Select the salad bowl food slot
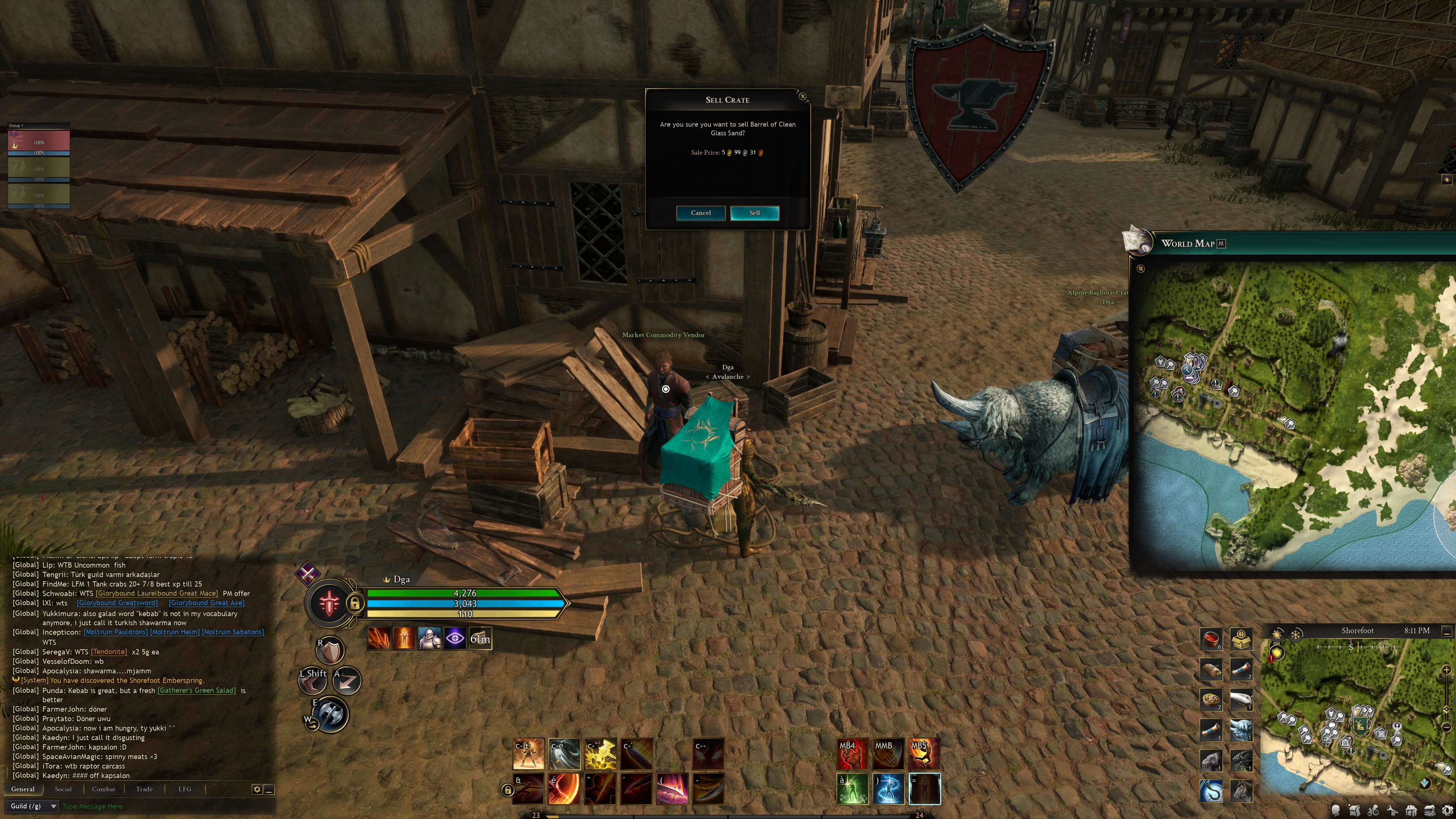Image resolution: width=1456 pixels, height=819 pixels. [1211, 700]
